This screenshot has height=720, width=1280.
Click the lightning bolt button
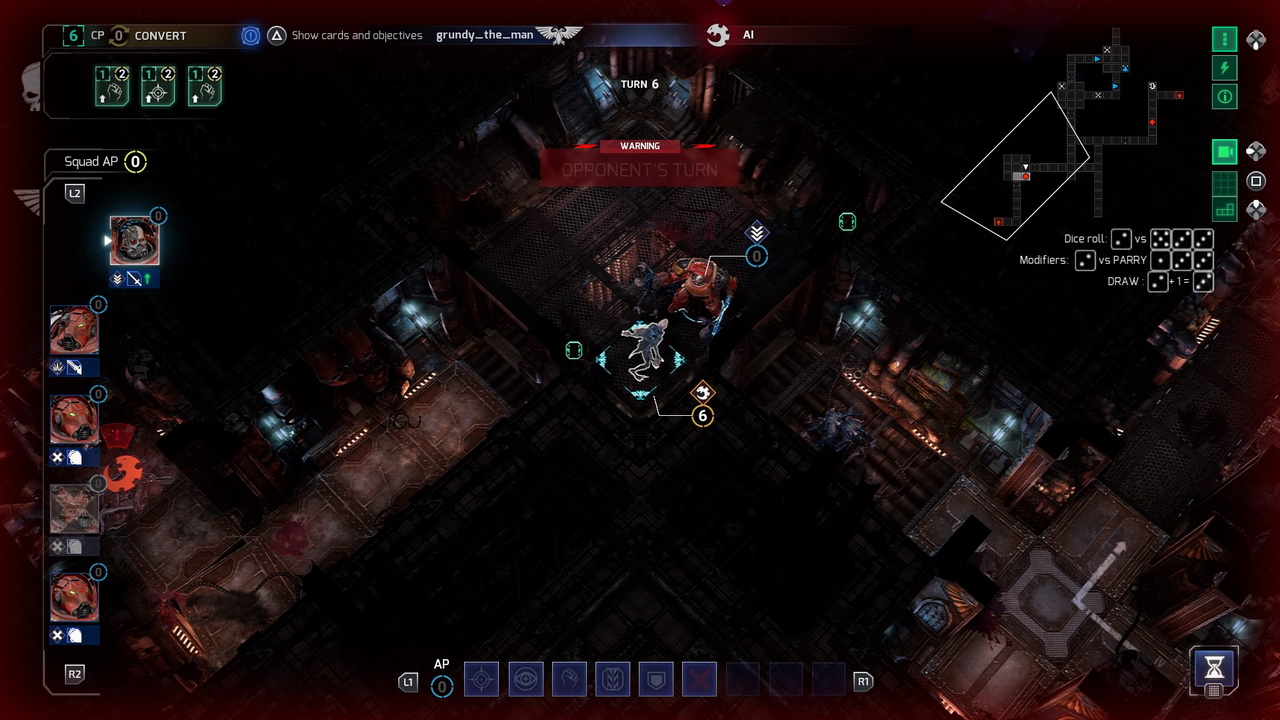(x=1225, y=68)
